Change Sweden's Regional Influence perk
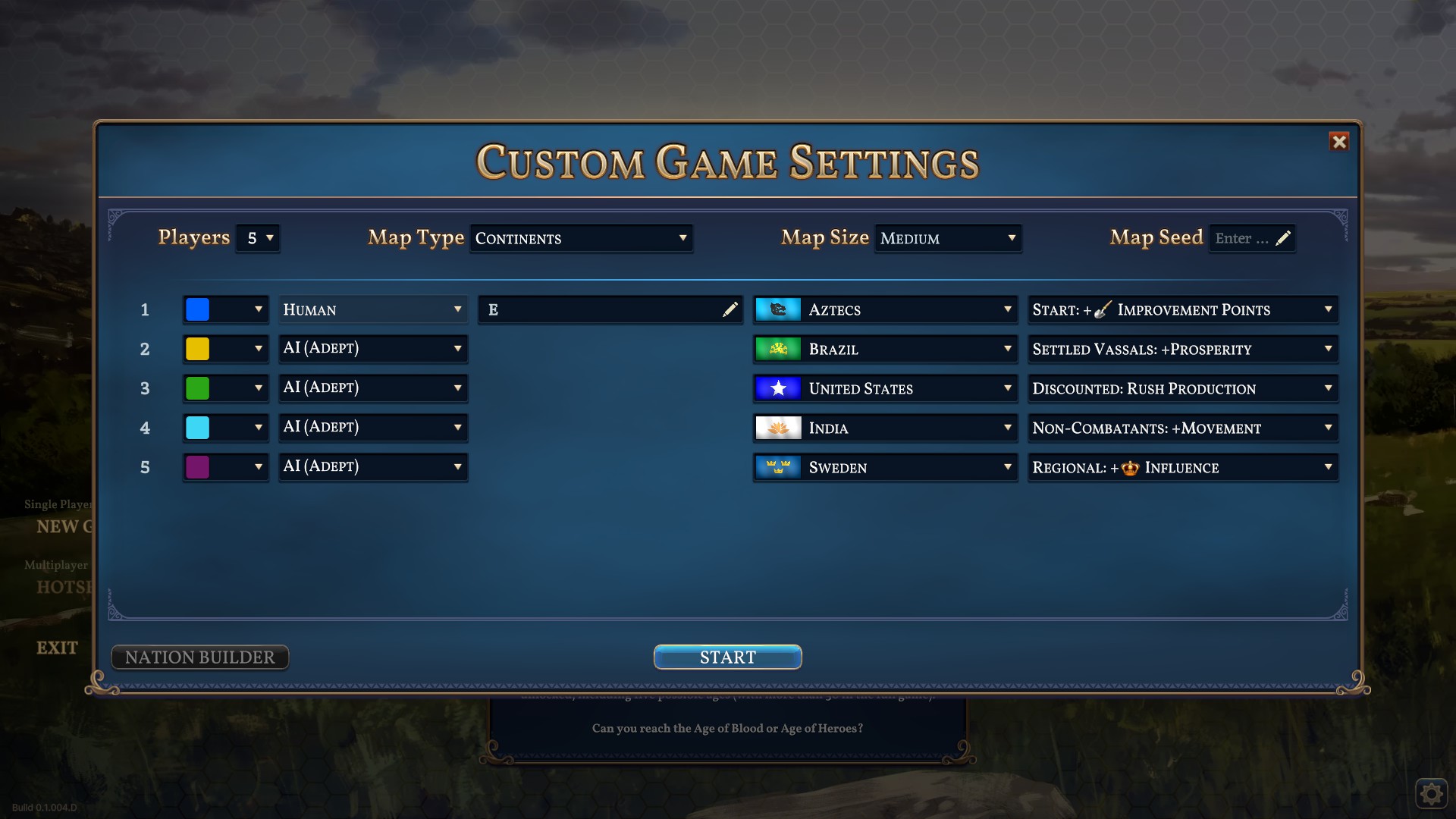1456x819 pixels. pyautogui.click(x=1182, y=467)
